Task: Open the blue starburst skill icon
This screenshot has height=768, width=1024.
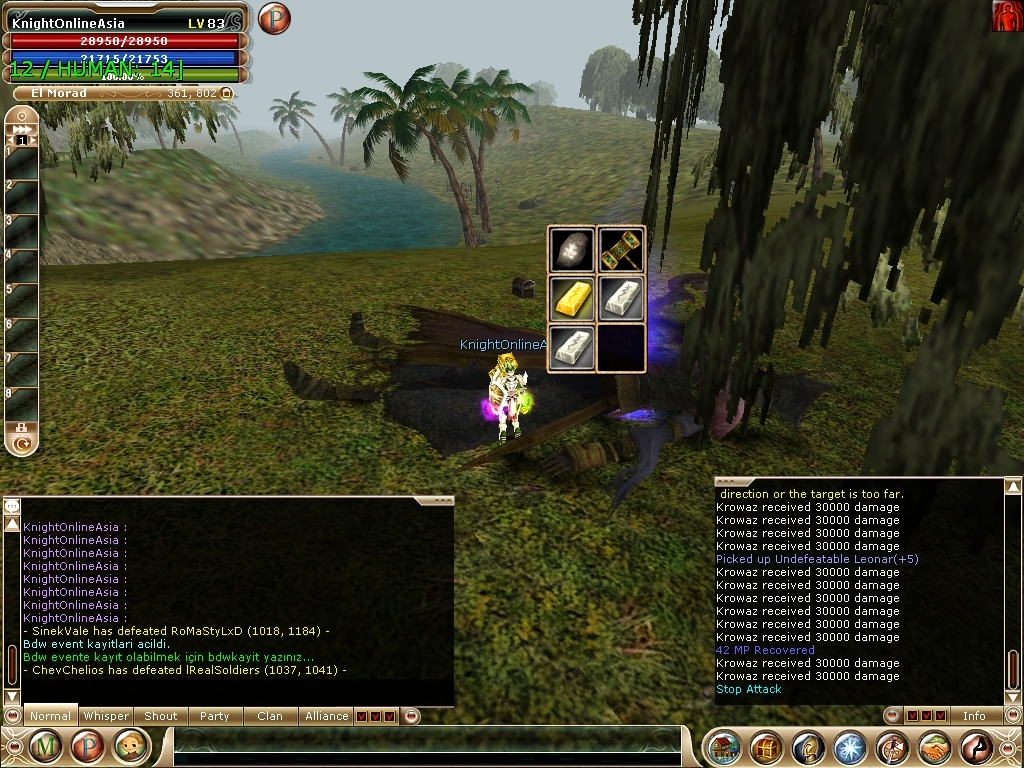Action: tap(850, 747)
